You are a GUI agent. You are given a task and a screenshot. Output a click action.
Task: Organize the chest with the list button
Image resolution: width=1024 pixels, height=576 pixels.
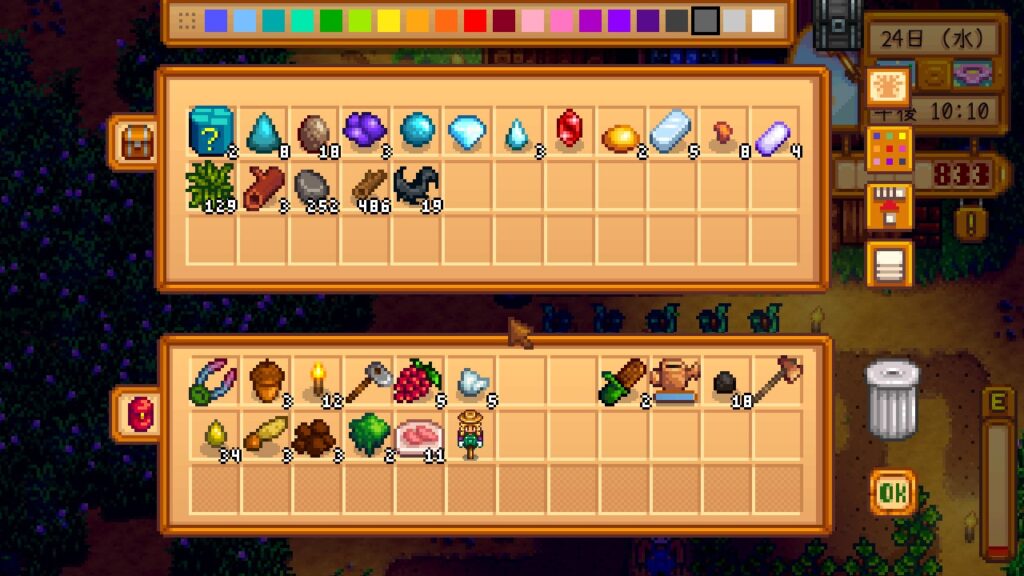[886, 264]
